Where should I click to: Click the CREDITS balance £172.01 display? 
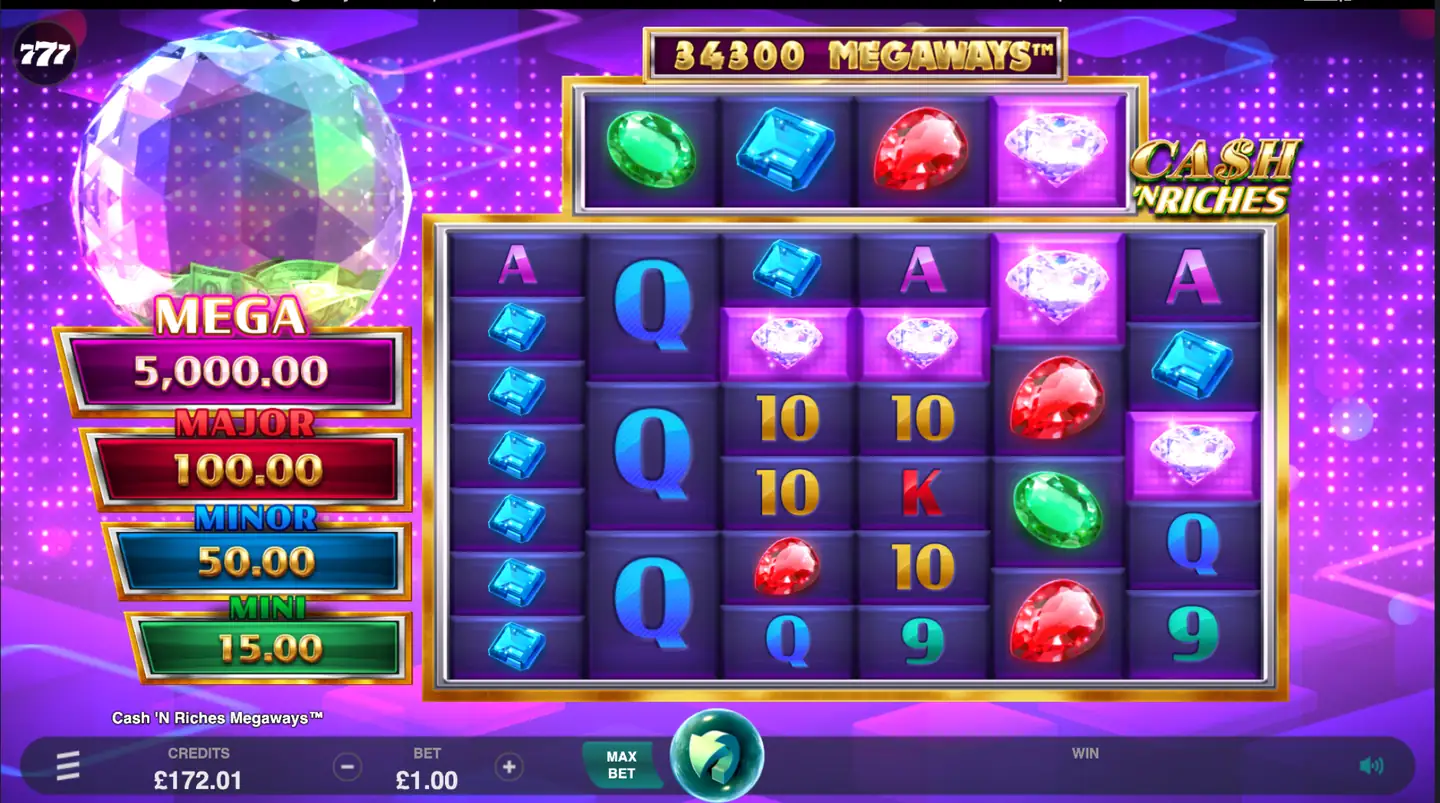tap(199, 770)
